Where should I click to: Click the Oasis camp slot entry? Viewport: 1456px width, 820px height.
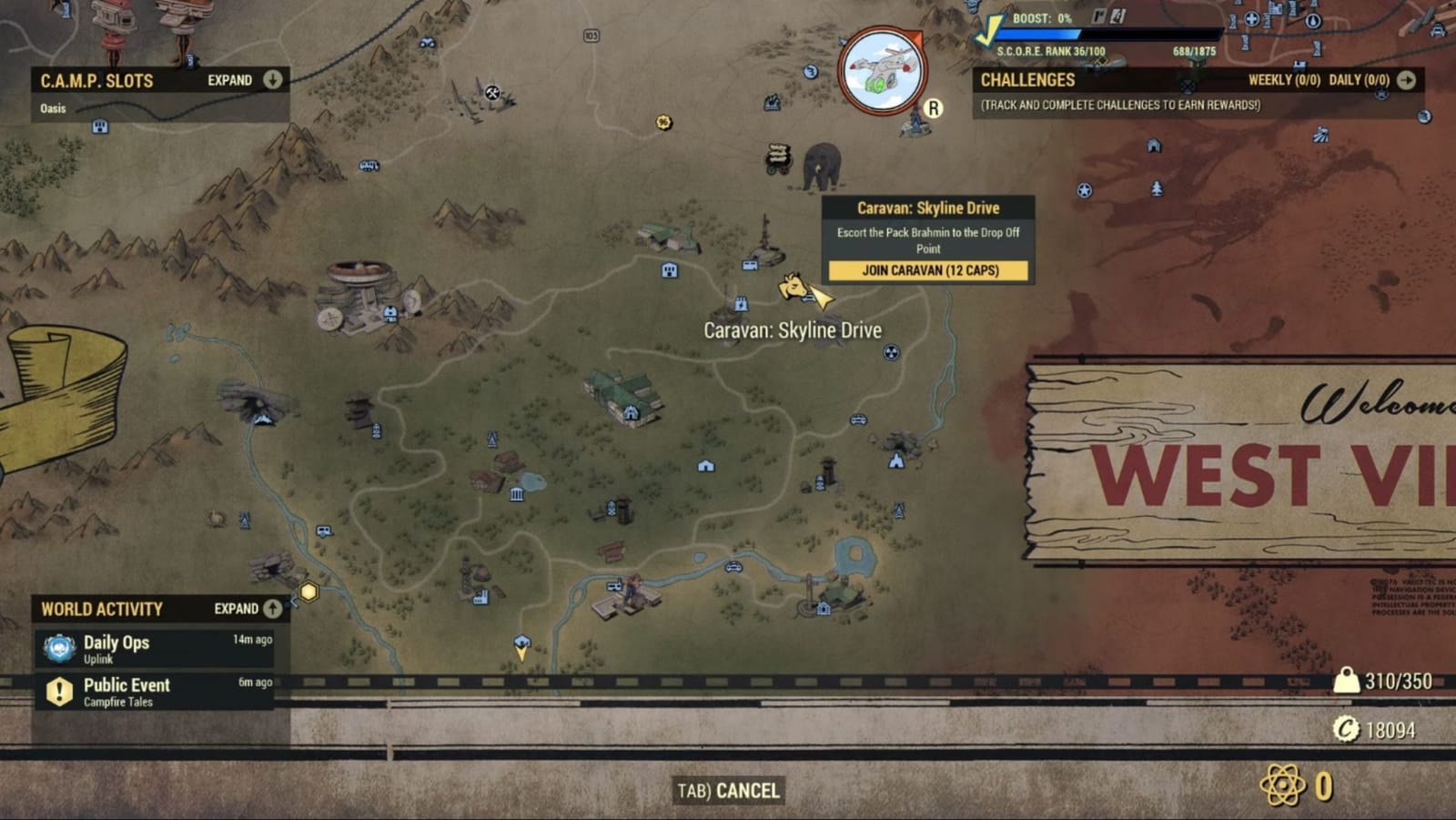(54, 107)
